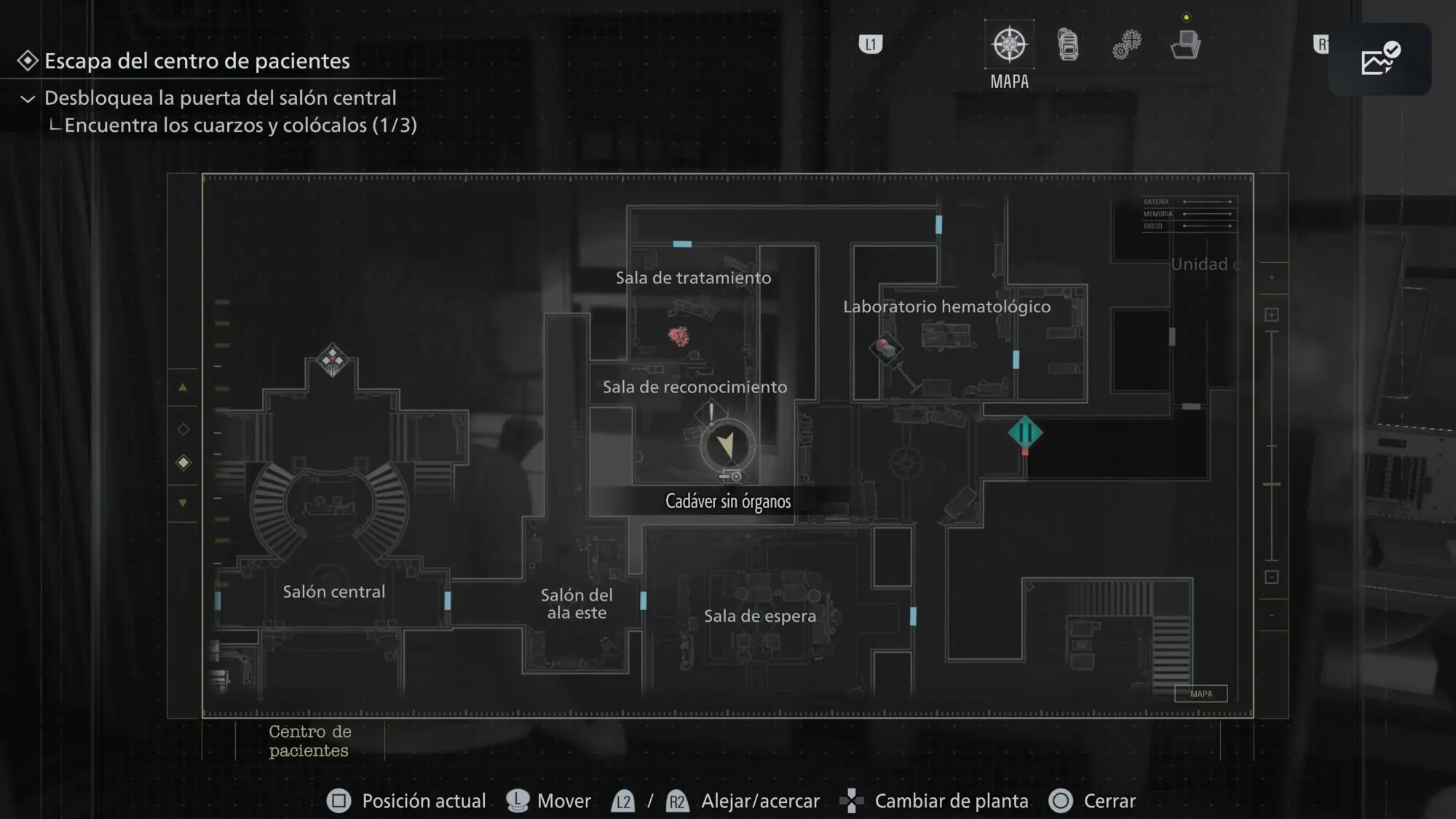This screenshot has width=1456, height=819.
Task: Switch to the gears tab
Action: [1126, 45]
